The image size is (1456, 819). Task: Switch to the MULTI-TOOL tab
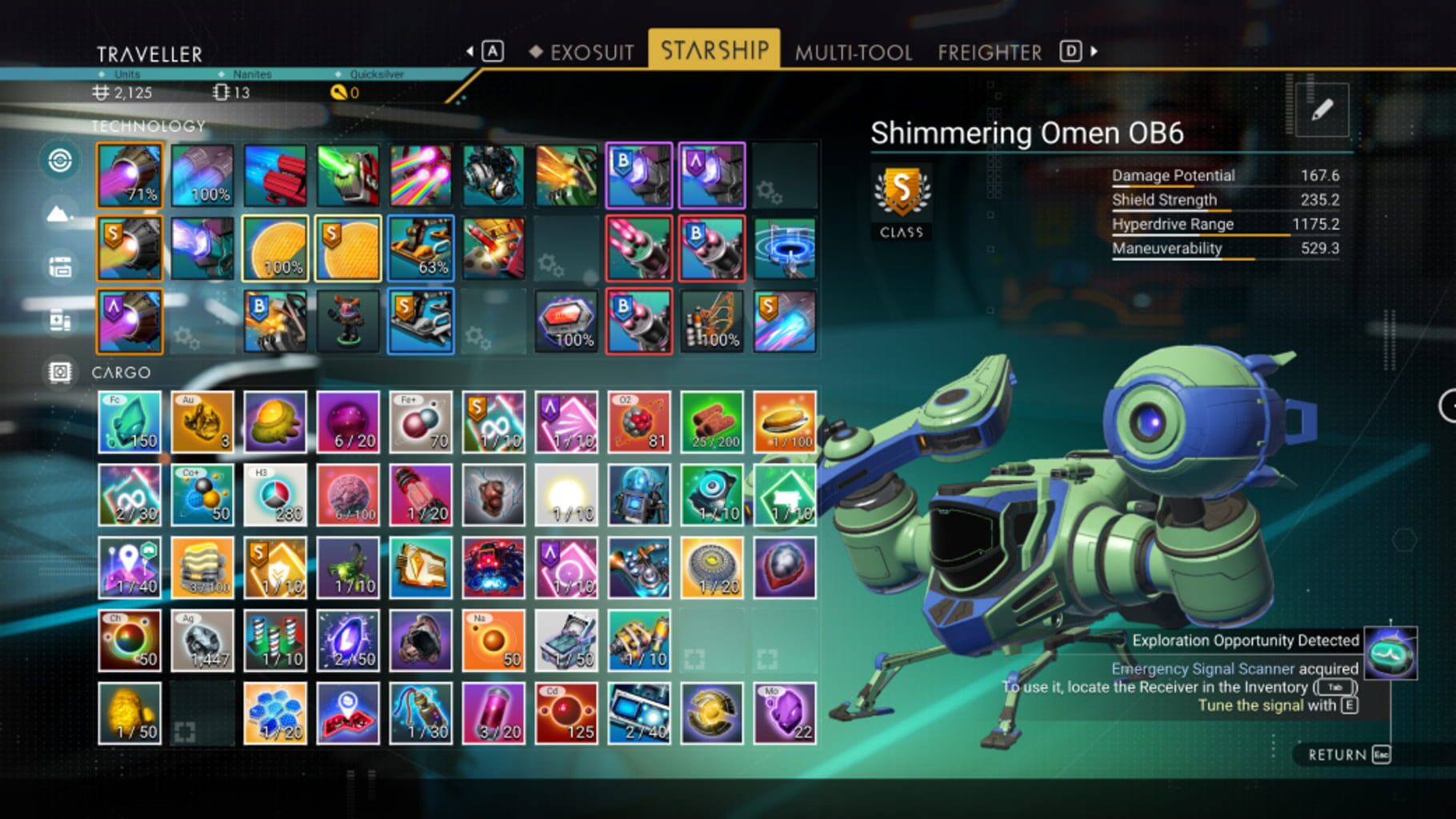click(852, 52)
